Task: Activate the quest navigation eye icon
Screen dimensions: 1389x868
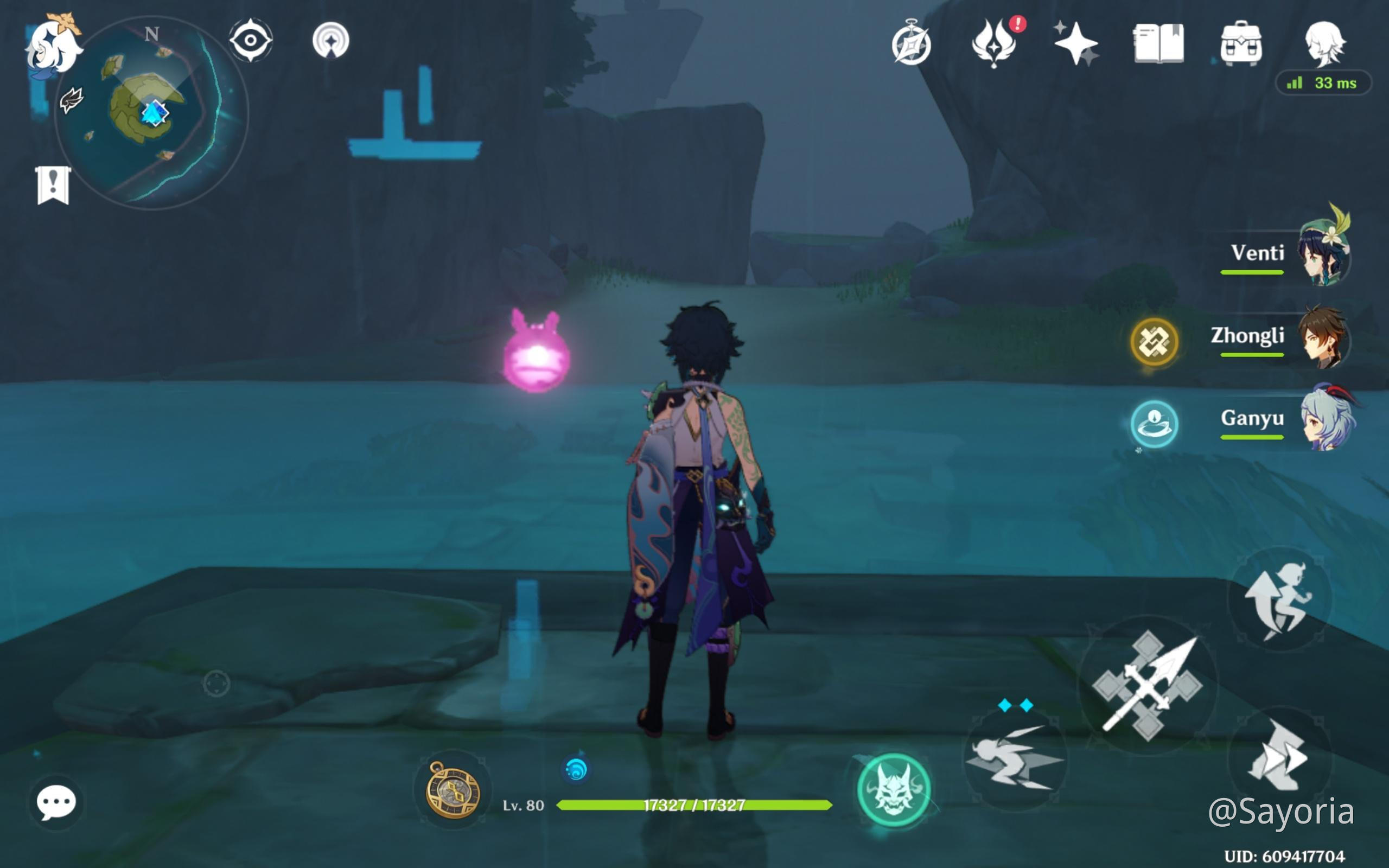Action: coord(251,41)
